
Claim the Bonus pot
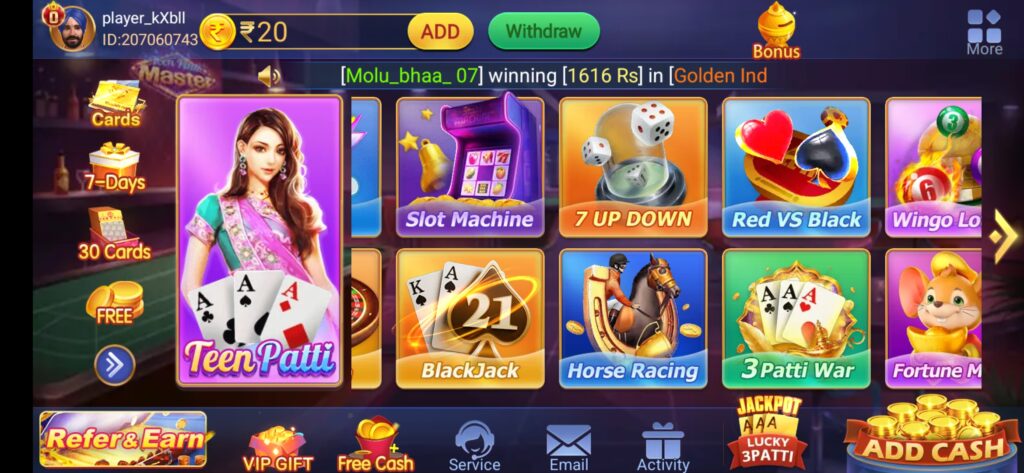coord(776,30)
